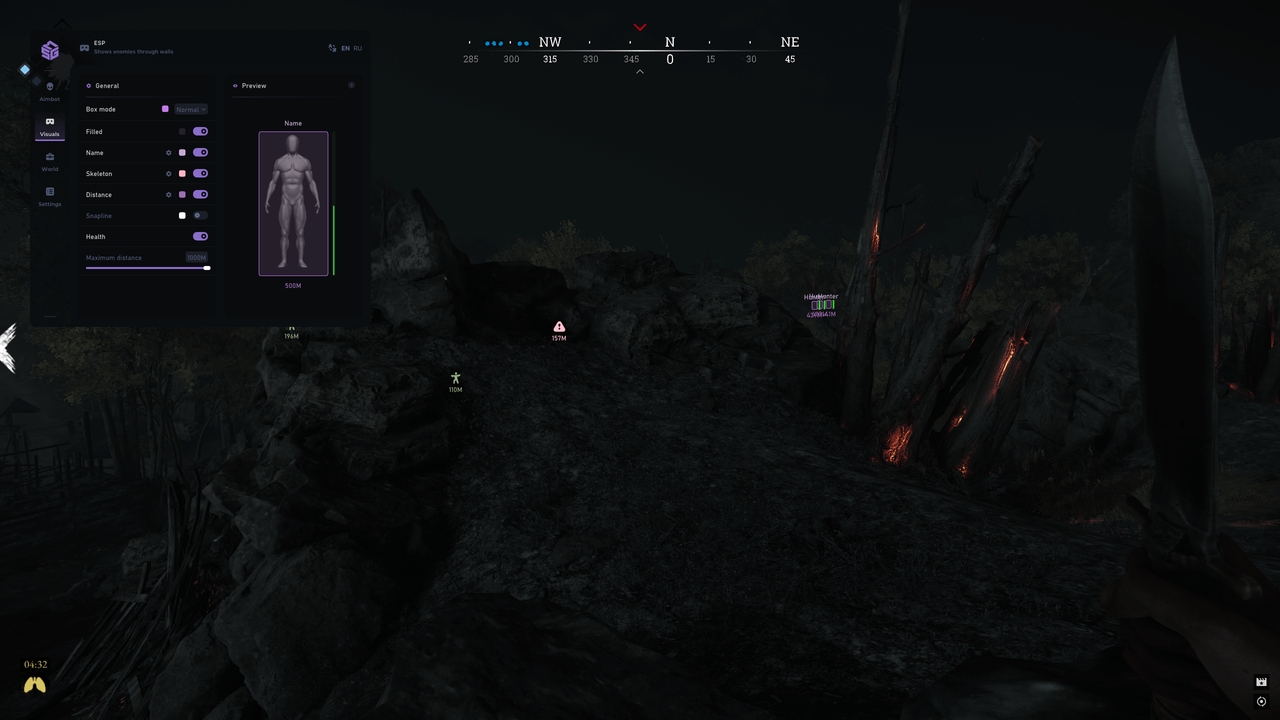Open Name display options via its gear icon
This screenshot has height=720, width=1280.
coord(168,152)
